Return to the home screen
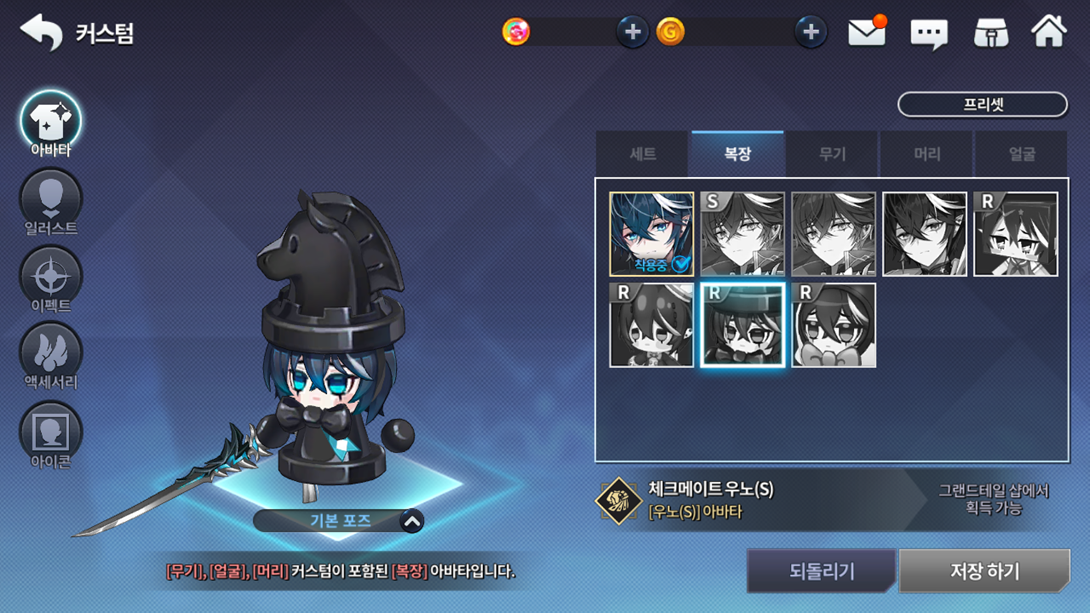 click(1049, 32)
